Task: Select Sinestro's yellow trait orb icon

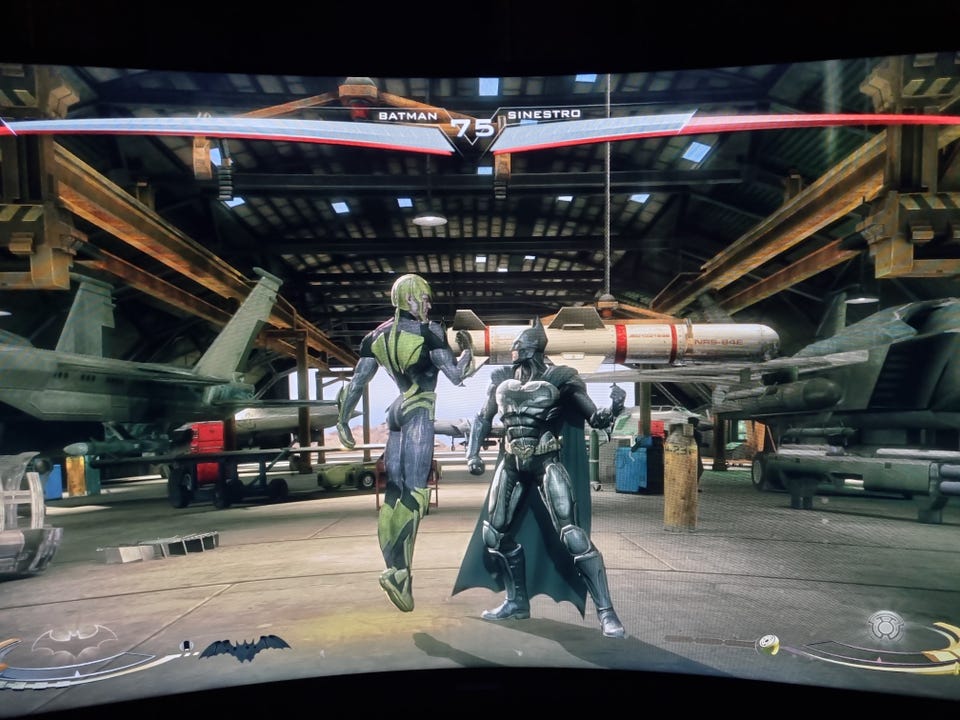Action: point(767,645)
